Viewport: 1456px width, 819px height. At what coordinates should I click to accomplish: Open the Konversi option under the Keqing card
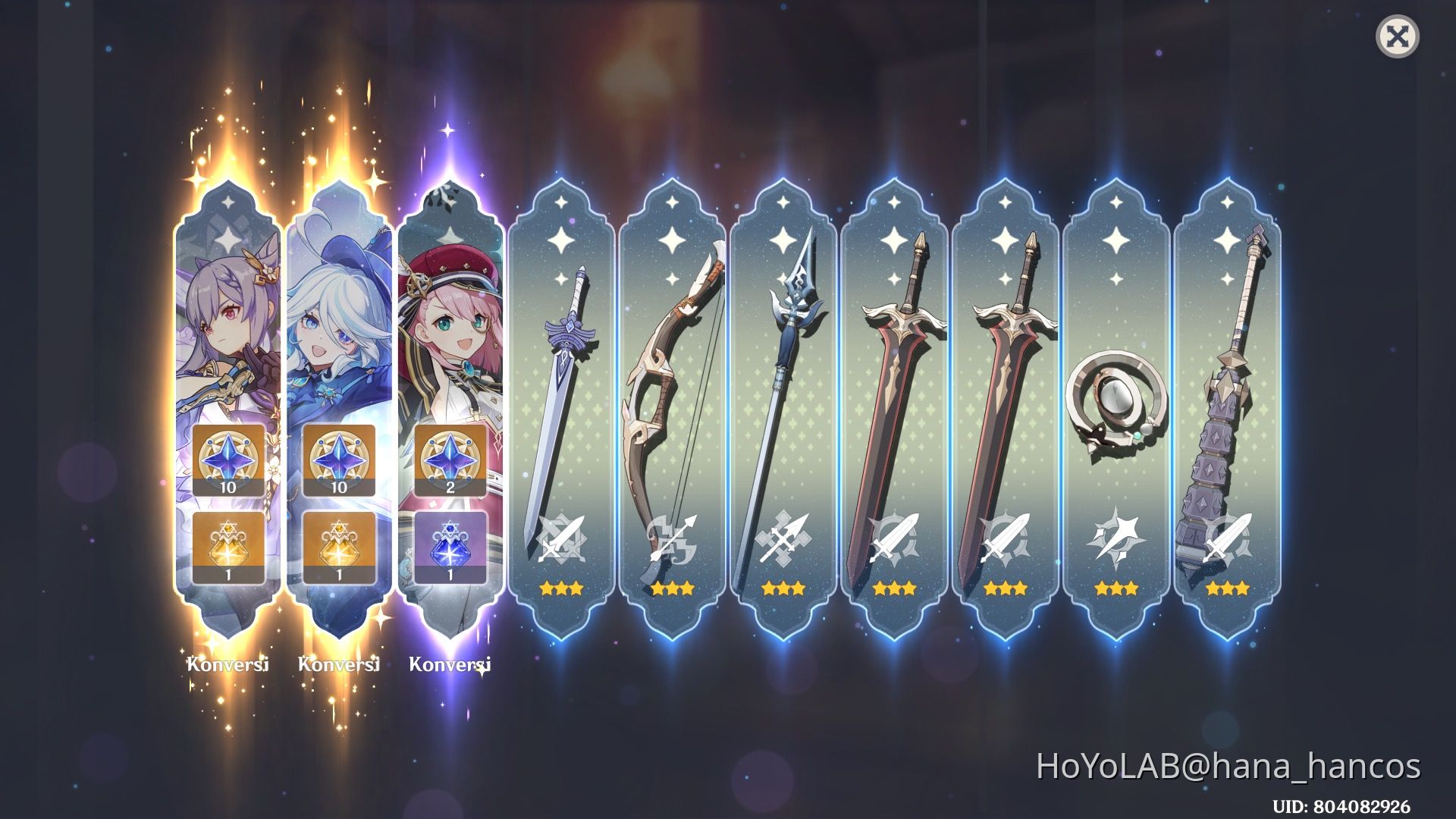[227, 665]
